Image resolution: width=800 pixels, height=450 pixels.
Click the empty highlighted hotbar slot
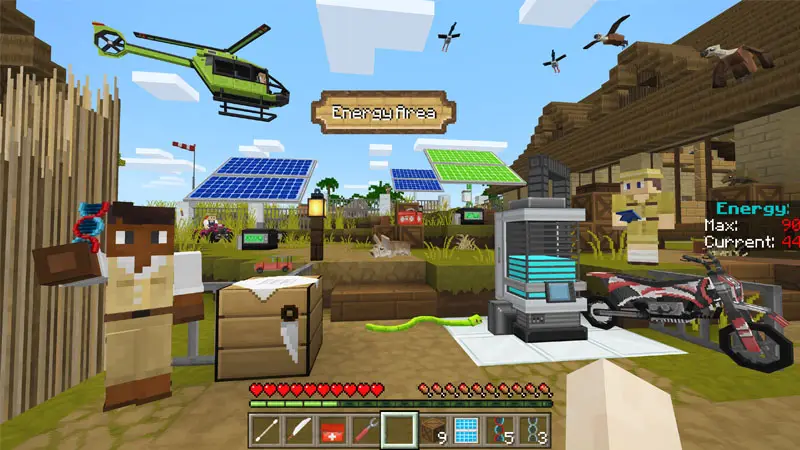400,430
